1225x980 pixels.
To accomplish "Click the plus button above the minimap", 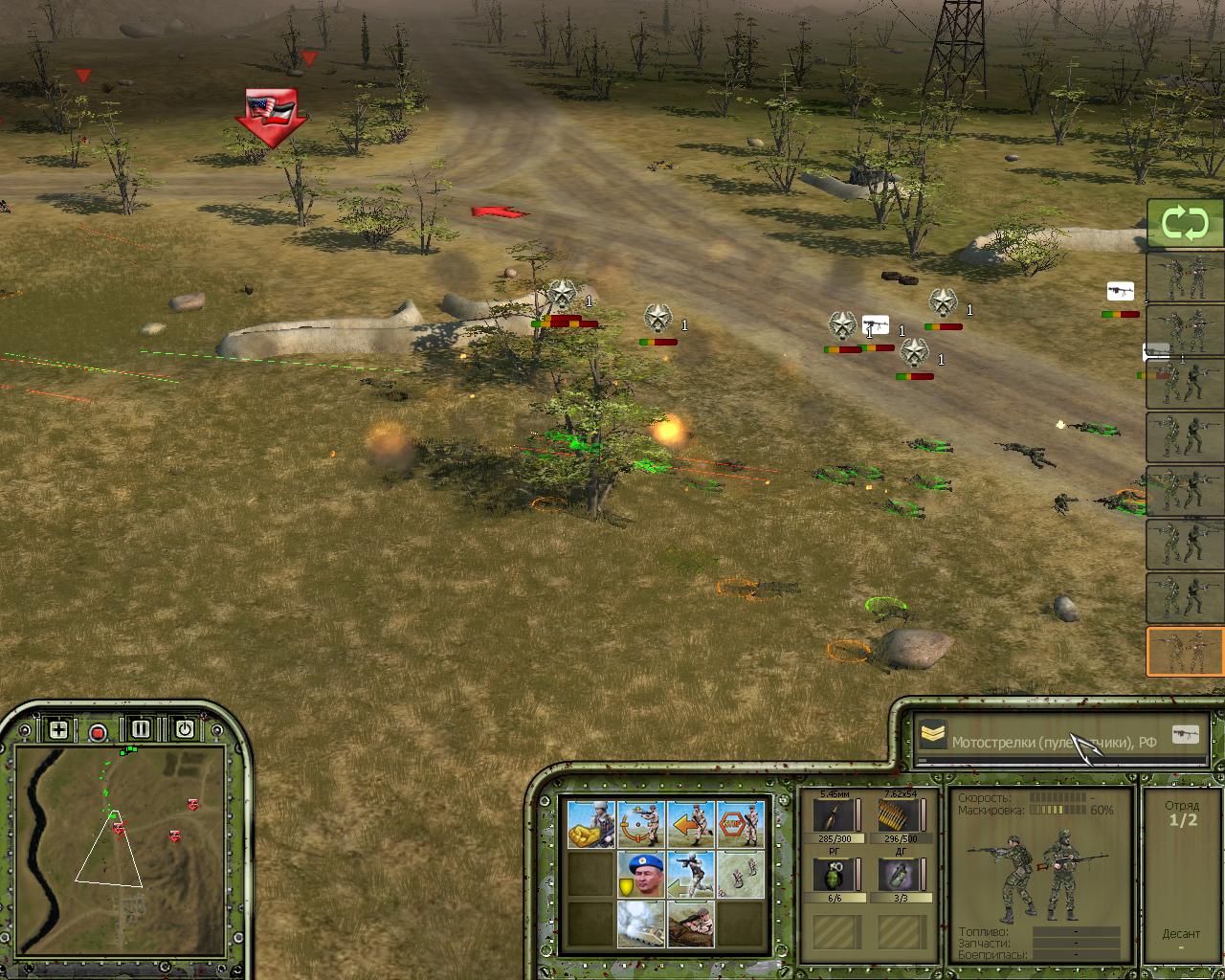I will click(x=58, y=730).
